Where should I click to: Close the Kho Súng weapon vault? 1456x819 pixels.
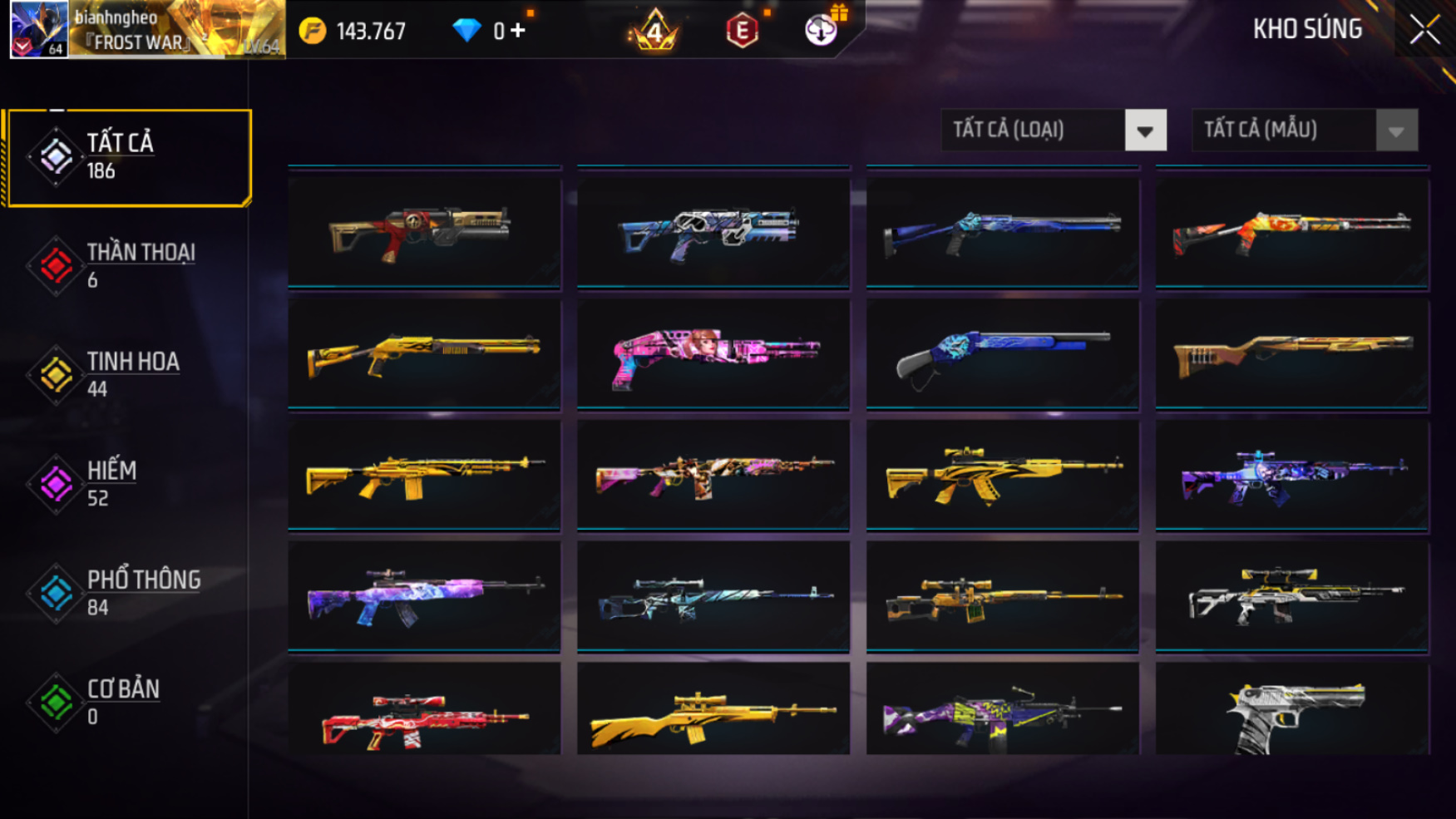1424,30
